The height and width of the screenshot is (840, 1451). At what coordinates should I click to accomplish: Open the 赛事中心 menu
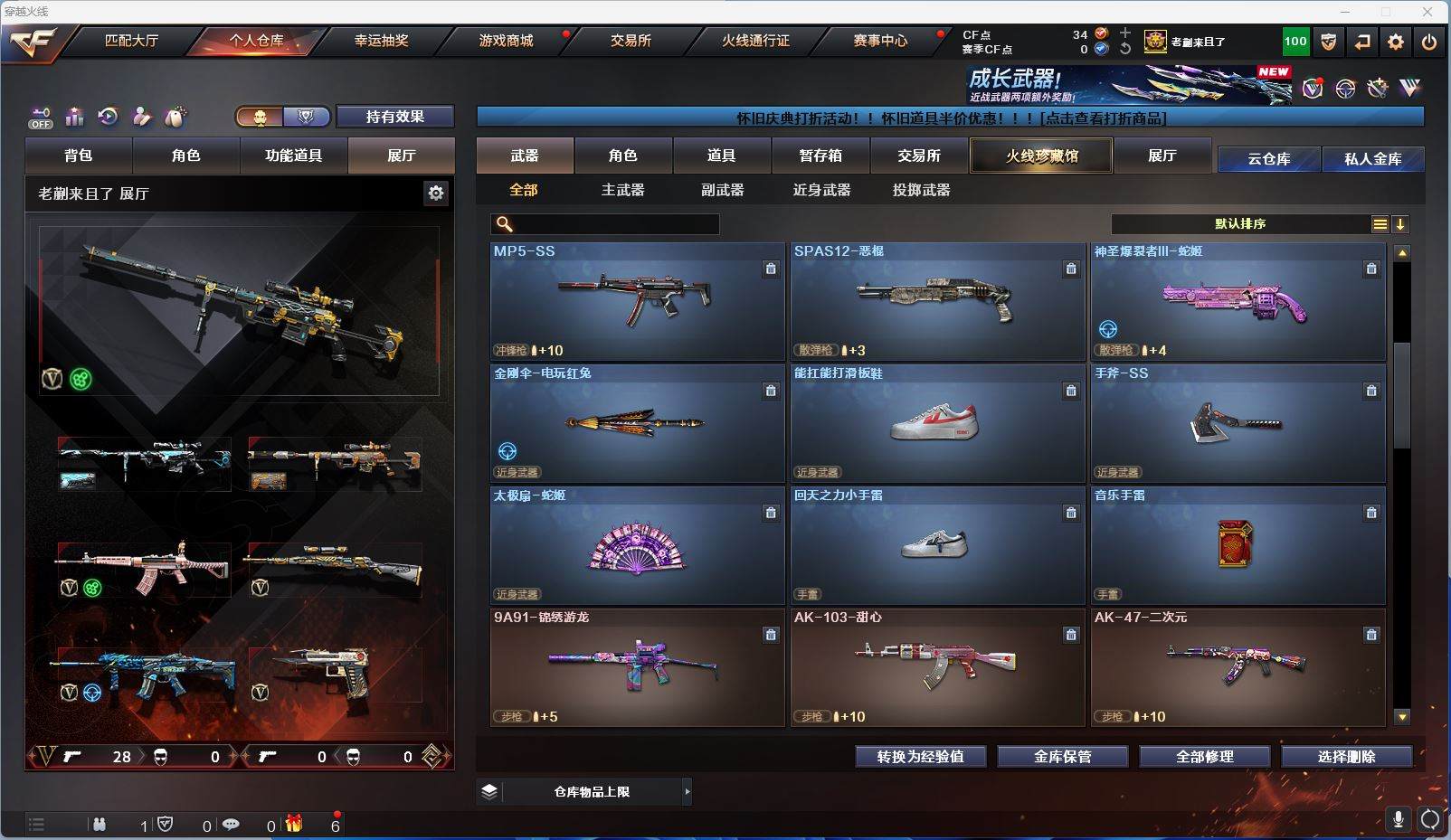coord(880,41)
